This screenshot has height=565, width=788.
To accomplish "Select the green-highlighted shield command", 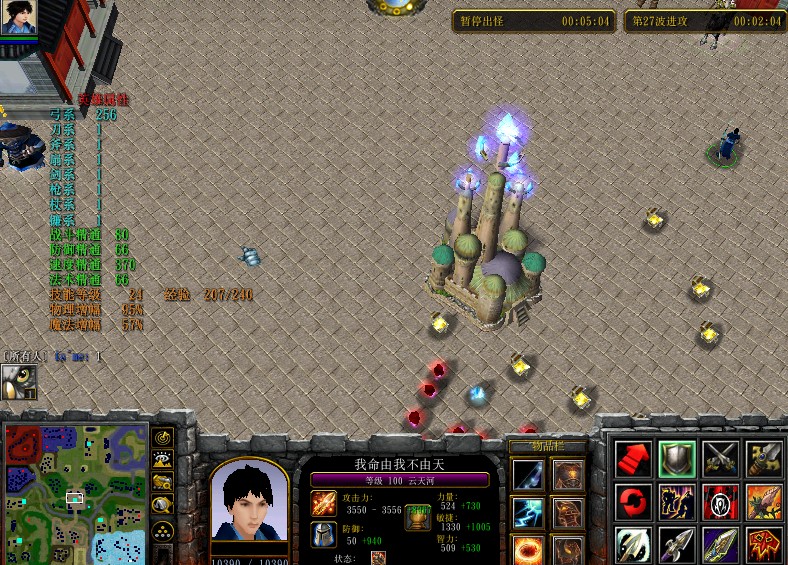I will 676,458.
